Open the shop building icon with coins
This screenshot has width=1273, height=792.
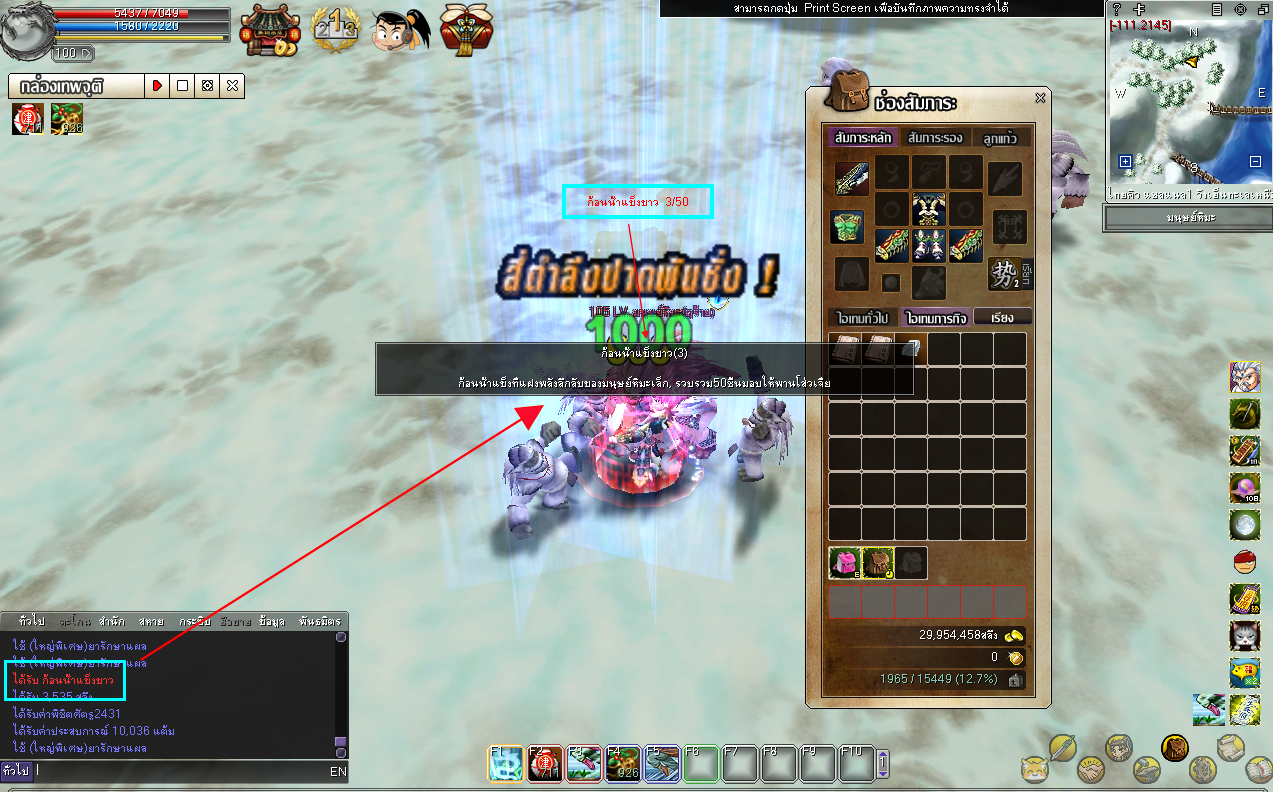coord(269,30)
